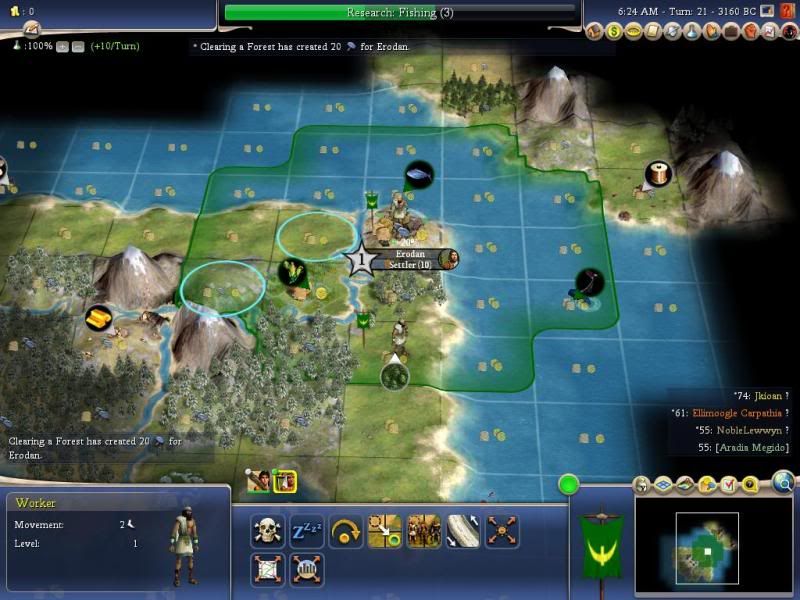Open the research bar showing Fishing
The image size is (800, 600).
[x=400, y=12]
